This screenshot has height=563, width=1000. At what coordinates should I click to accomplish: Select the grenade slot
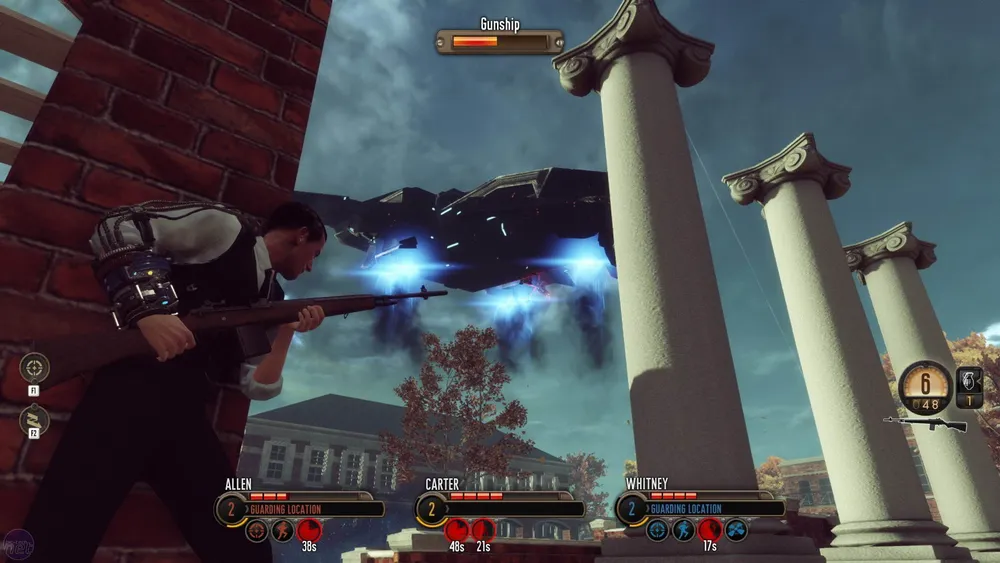969,386
